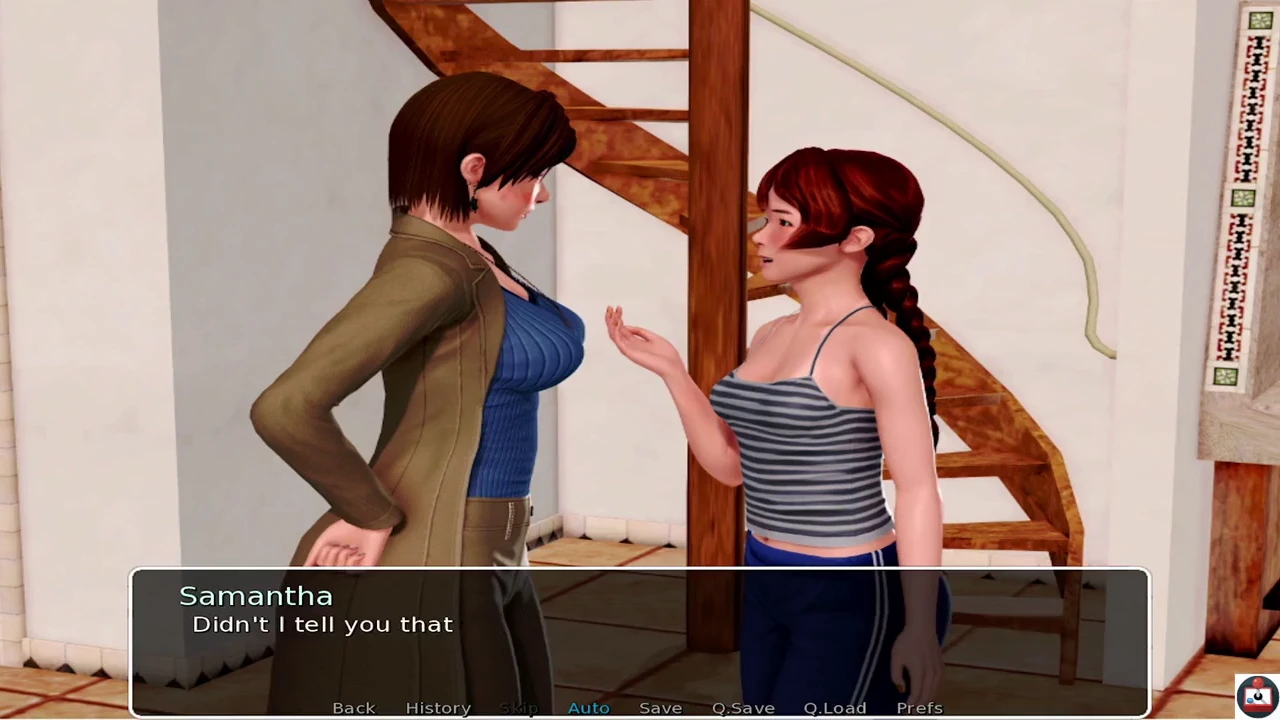
Task: Open the Save menu
Action: point(660,708)
